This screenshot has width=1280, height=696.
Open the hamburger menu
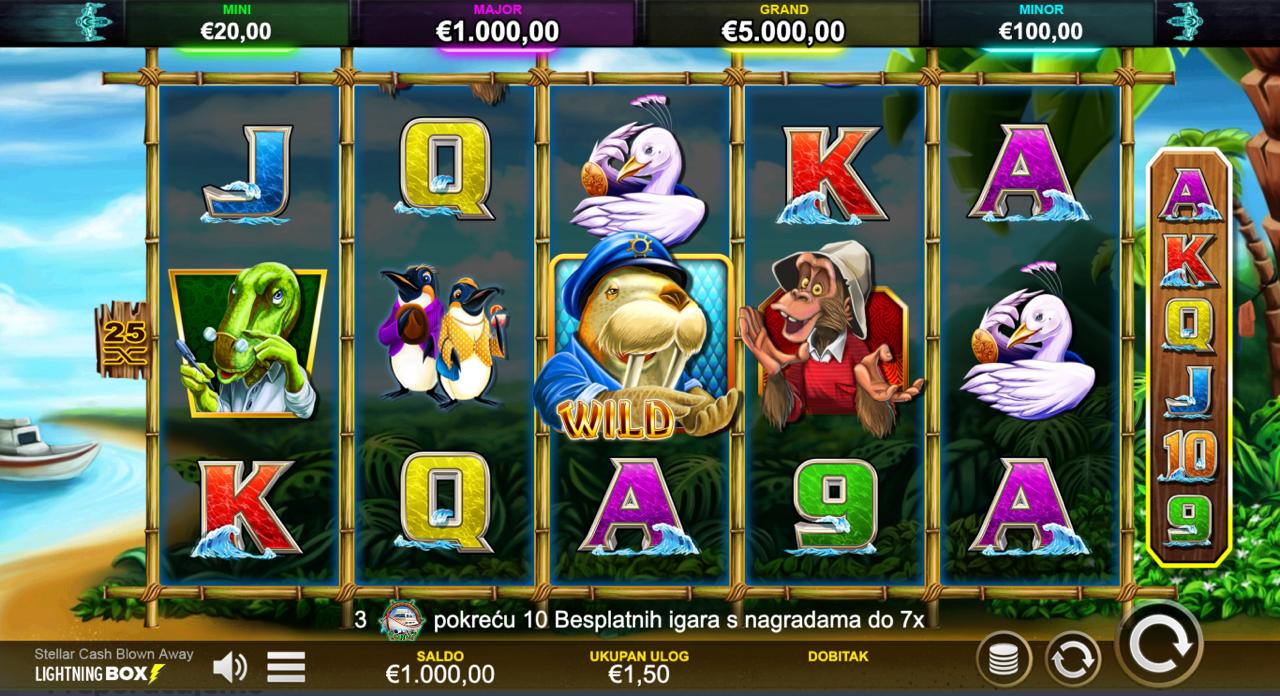coord(286,666)
